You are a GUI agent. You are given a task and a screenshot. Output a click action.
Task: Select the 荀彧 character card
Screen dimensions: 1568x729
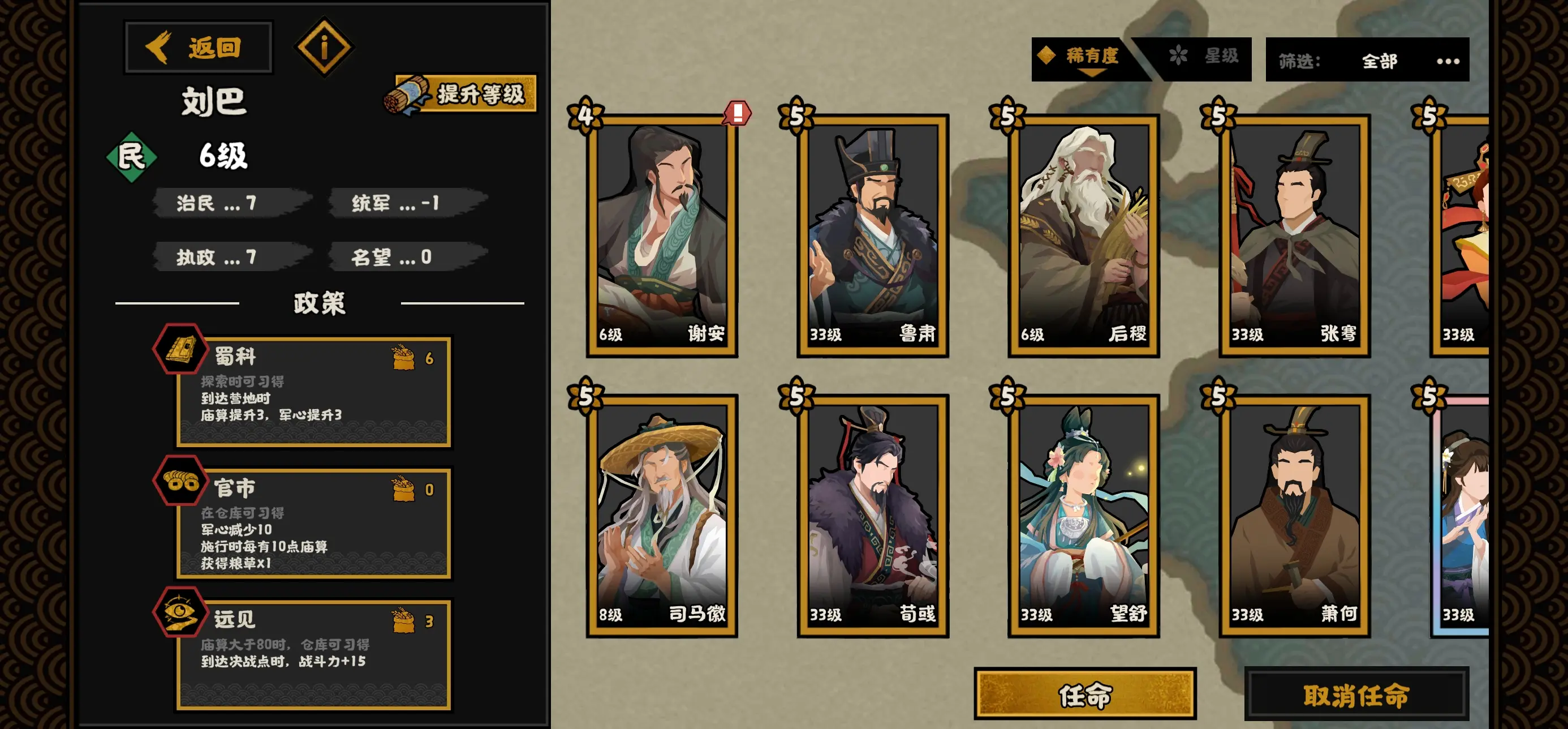[872, 515]
